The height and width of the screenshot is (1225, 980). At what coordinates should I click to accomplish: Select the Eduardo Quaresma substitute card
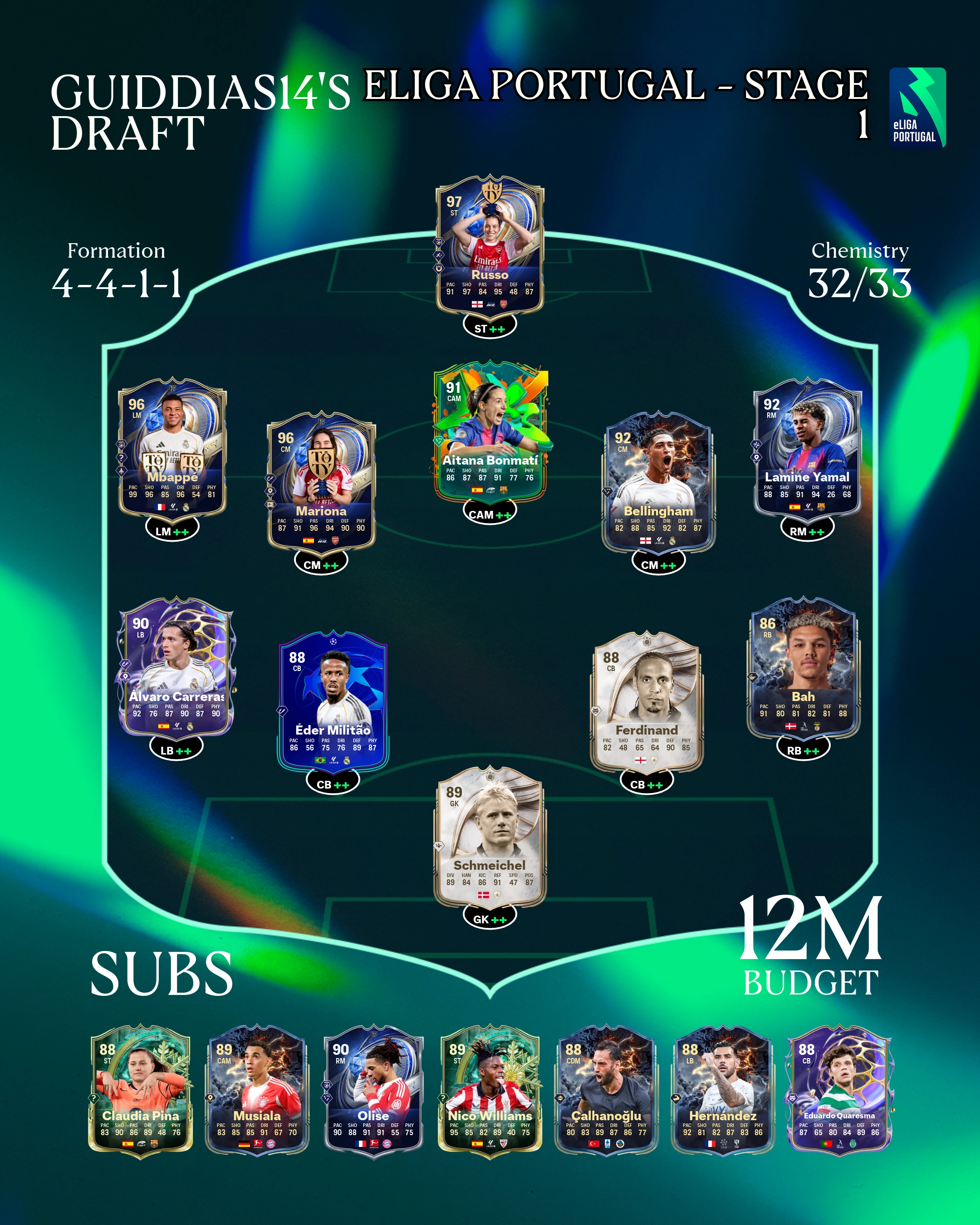point(839,1091)
